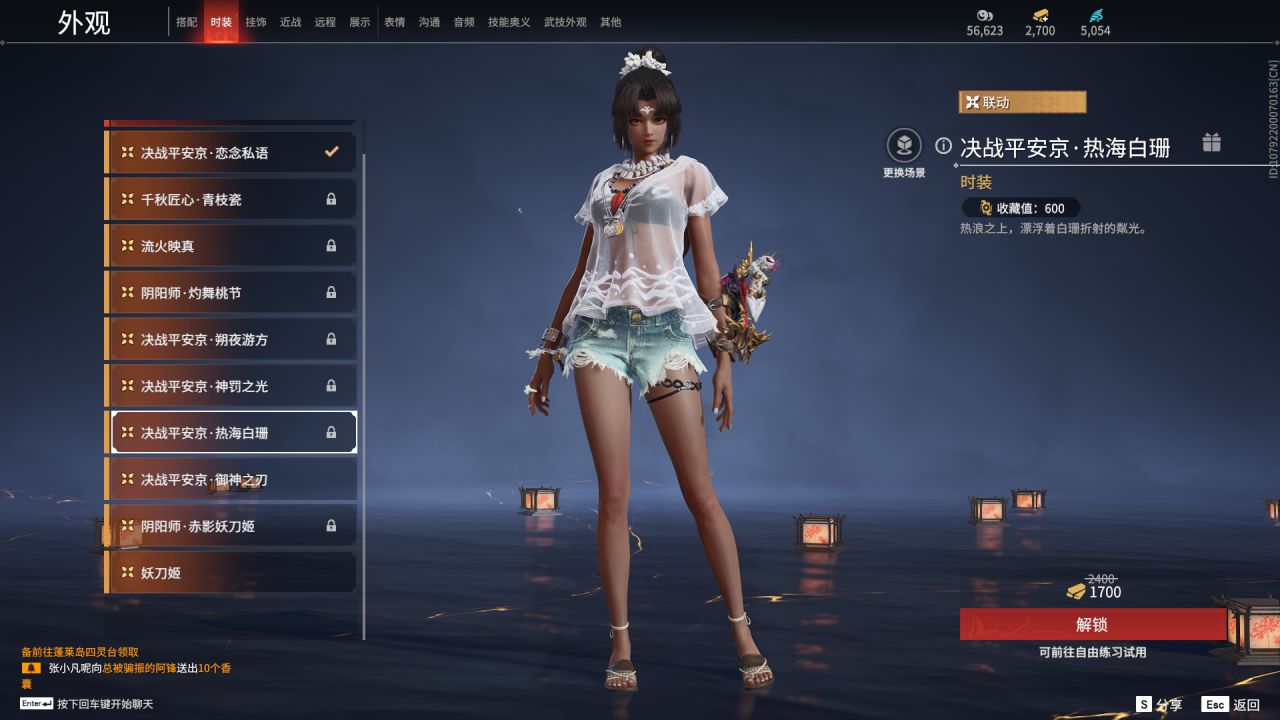
Task: Pick the default 妖刀姬 outfit
Action: tap(231, 573)
